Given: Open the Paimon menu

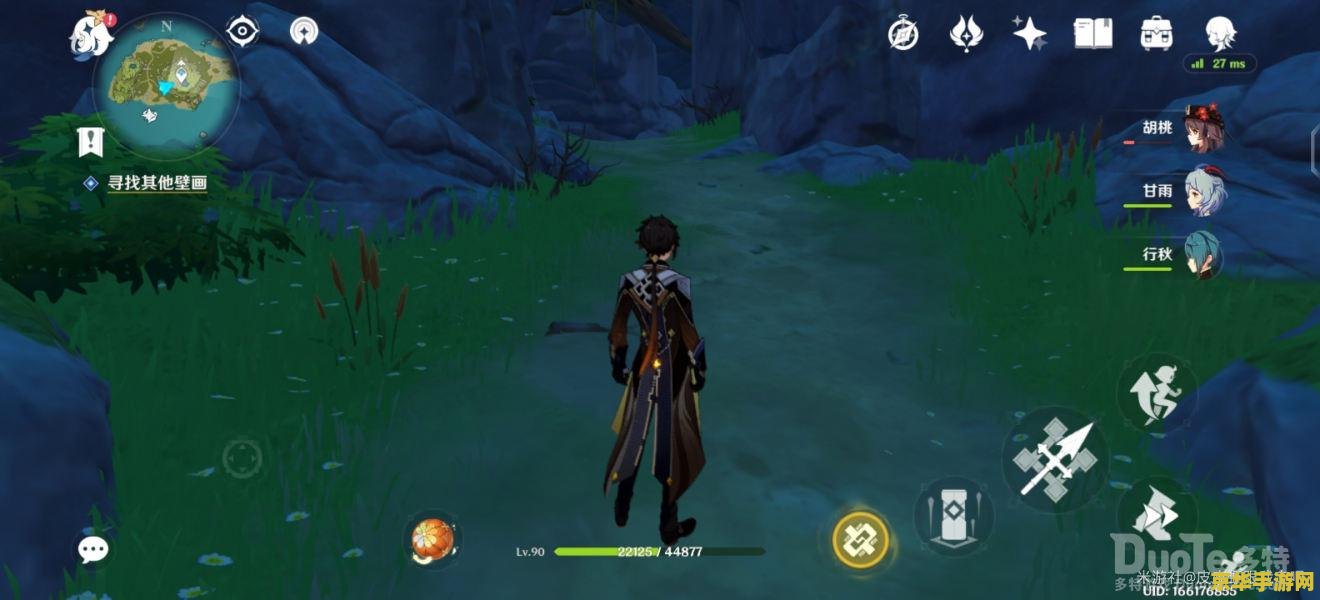Looking at the screenshot, I should [90, 34].
